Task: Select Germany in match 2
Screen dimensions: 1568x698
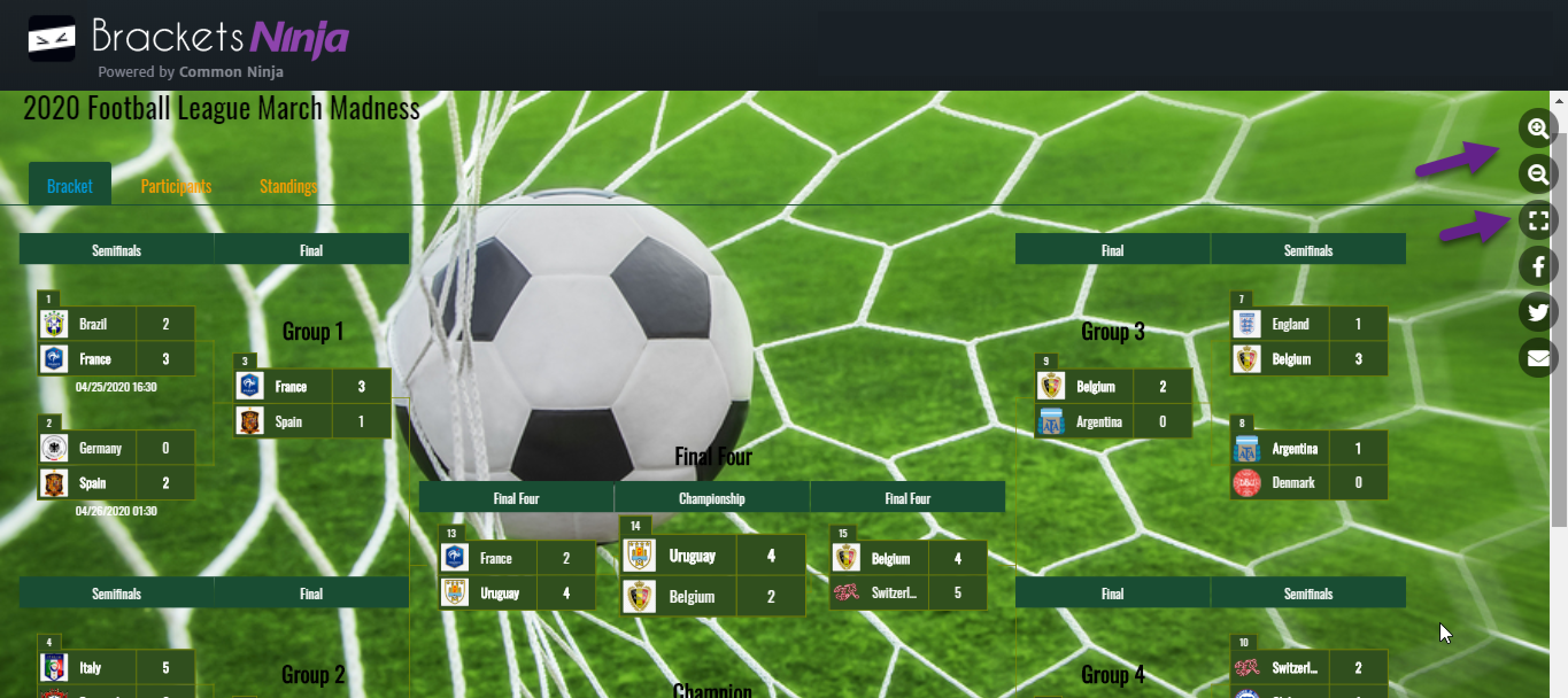Action: [101, 448]
